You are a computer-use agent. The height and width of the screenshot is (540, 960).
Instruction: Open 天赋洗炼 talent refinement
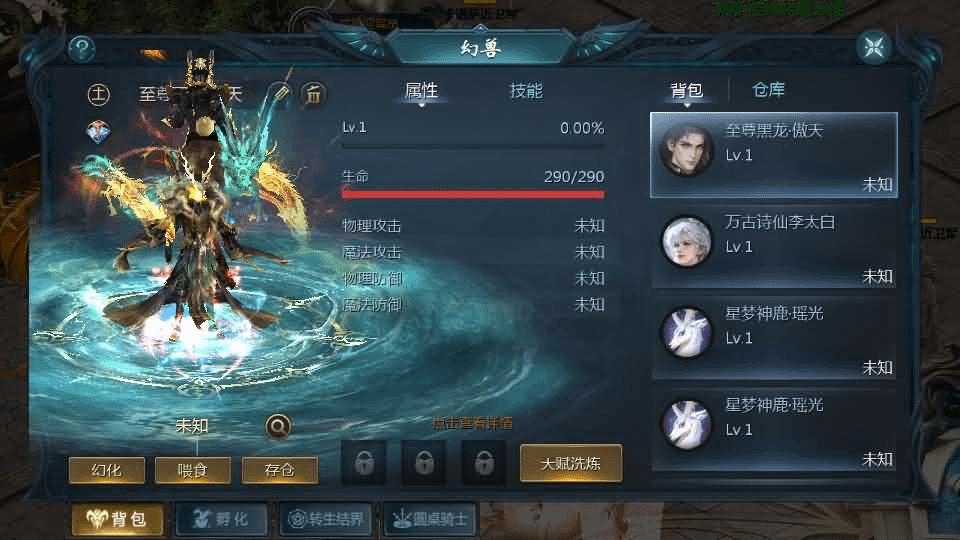pos(570,463)
